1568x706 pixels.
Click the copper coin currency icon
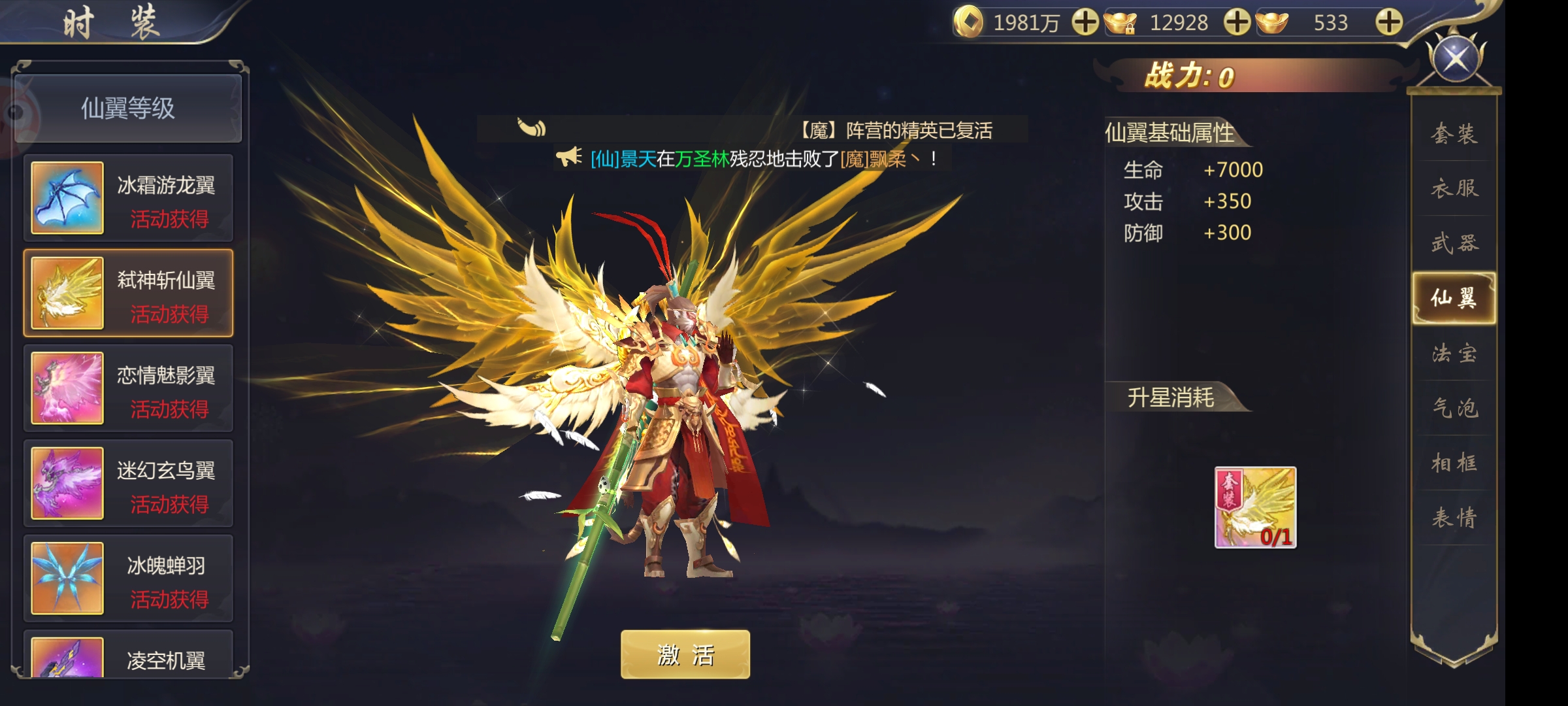pyautogui.click(x=969, y=23)
